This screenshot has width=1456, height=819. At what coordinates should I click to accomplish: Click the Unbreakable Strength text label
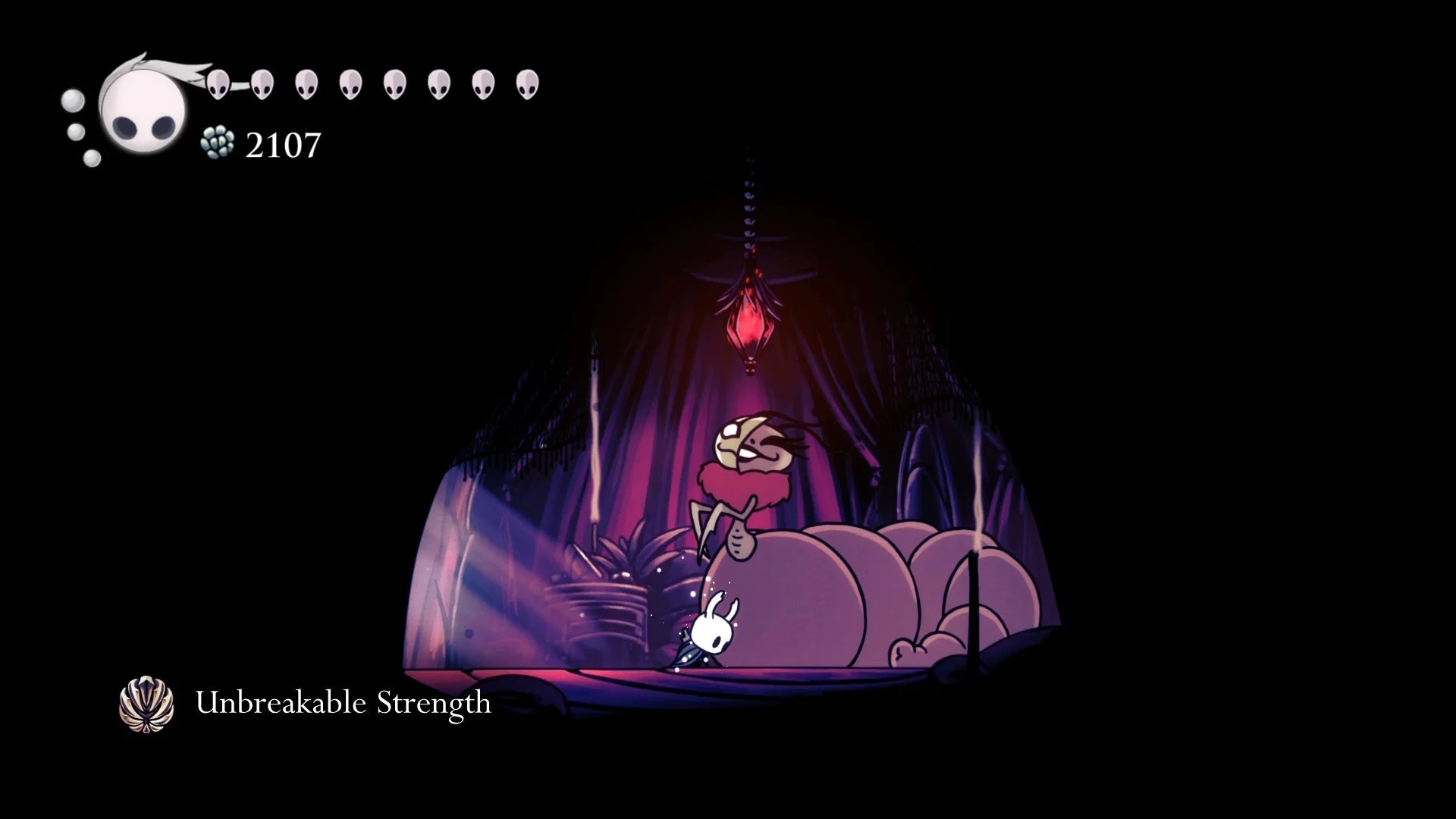(x=341, y=704)
